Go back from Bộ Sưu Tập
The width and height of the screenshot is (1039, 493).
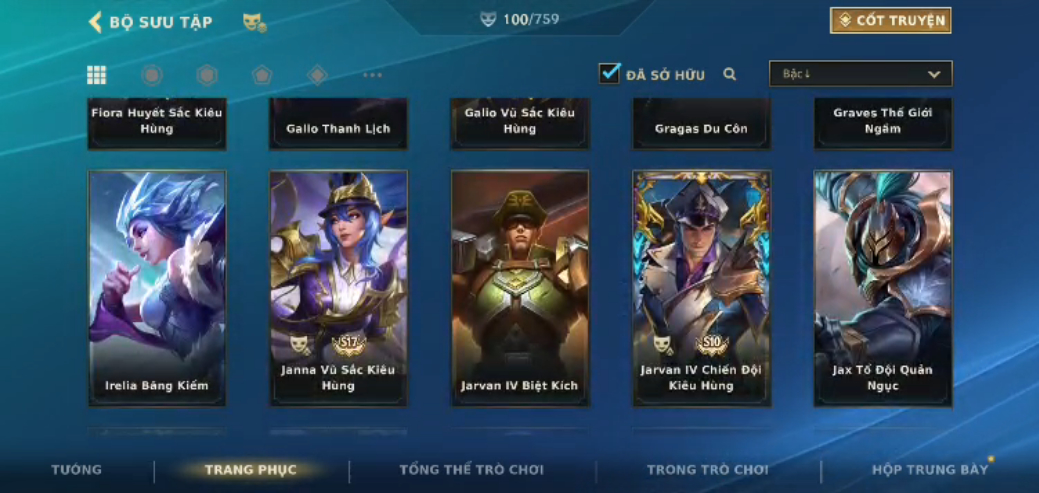96,22
